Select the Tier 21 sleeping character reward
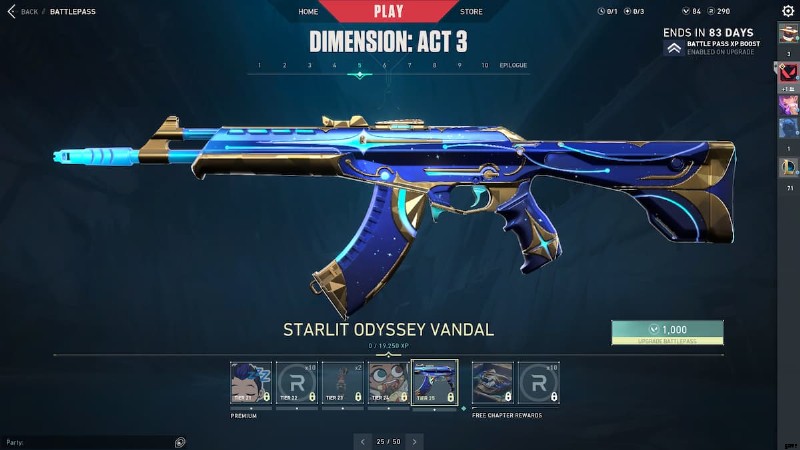Viewport: 800px width, 450px height. pos(251,382)
